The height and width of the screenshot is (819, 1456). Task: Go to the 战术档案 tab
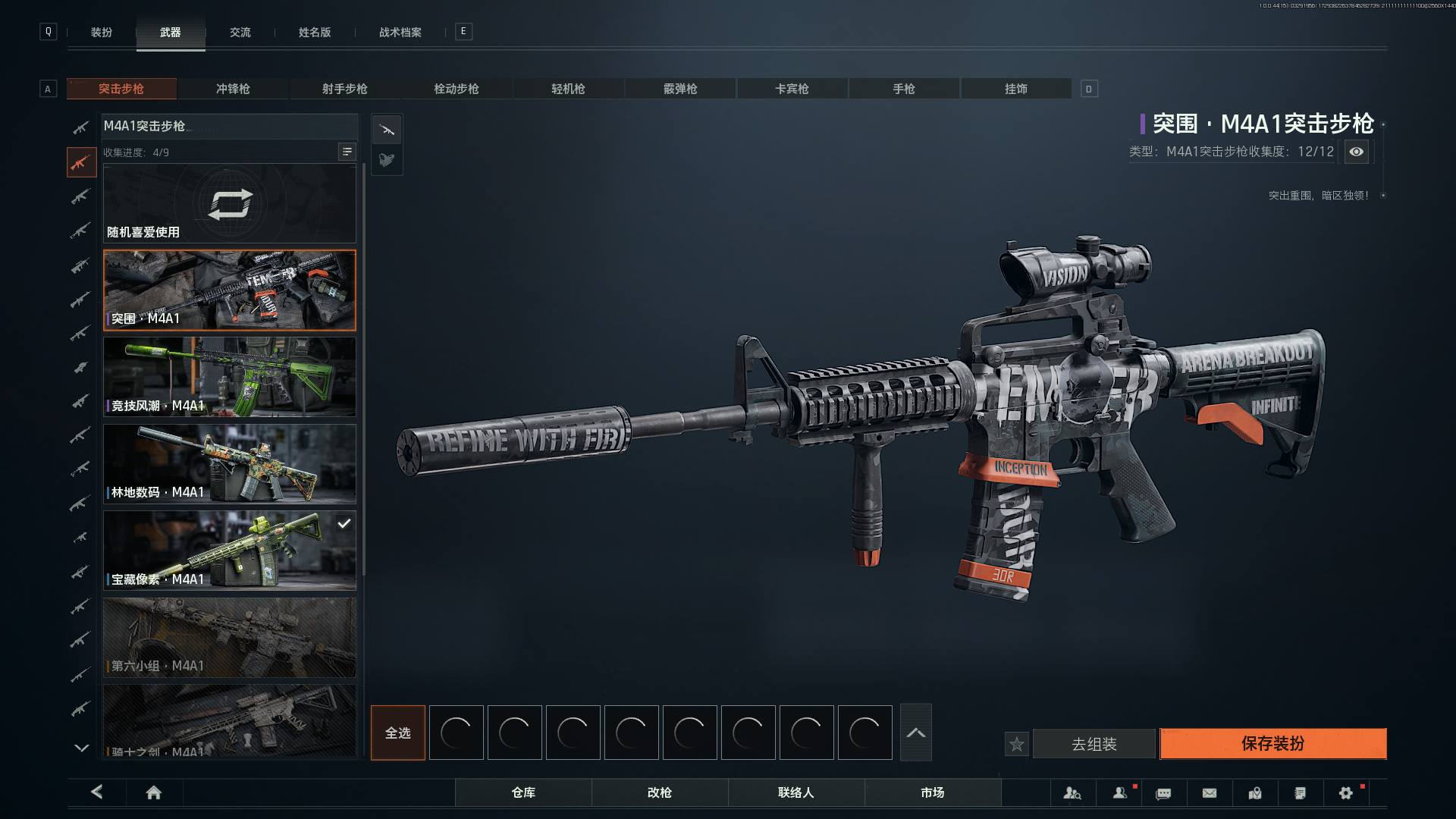(400, 33)
